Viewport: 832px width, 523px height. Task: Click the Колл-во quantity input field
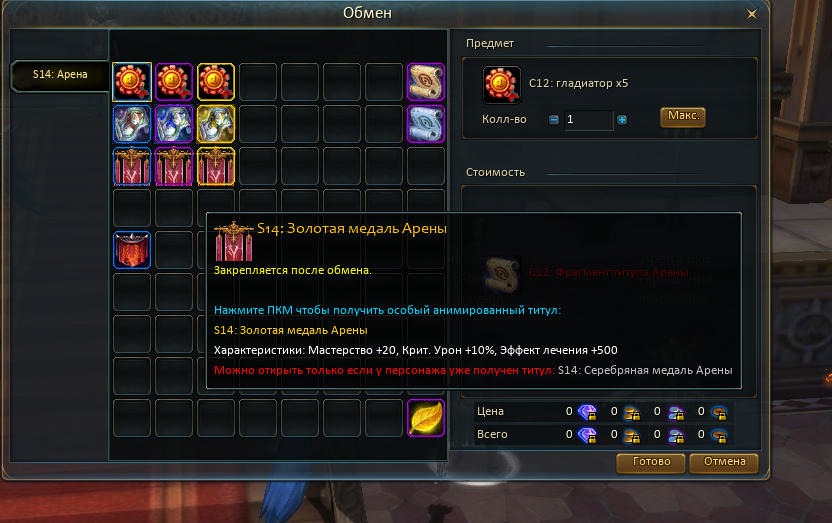[588, 120]
